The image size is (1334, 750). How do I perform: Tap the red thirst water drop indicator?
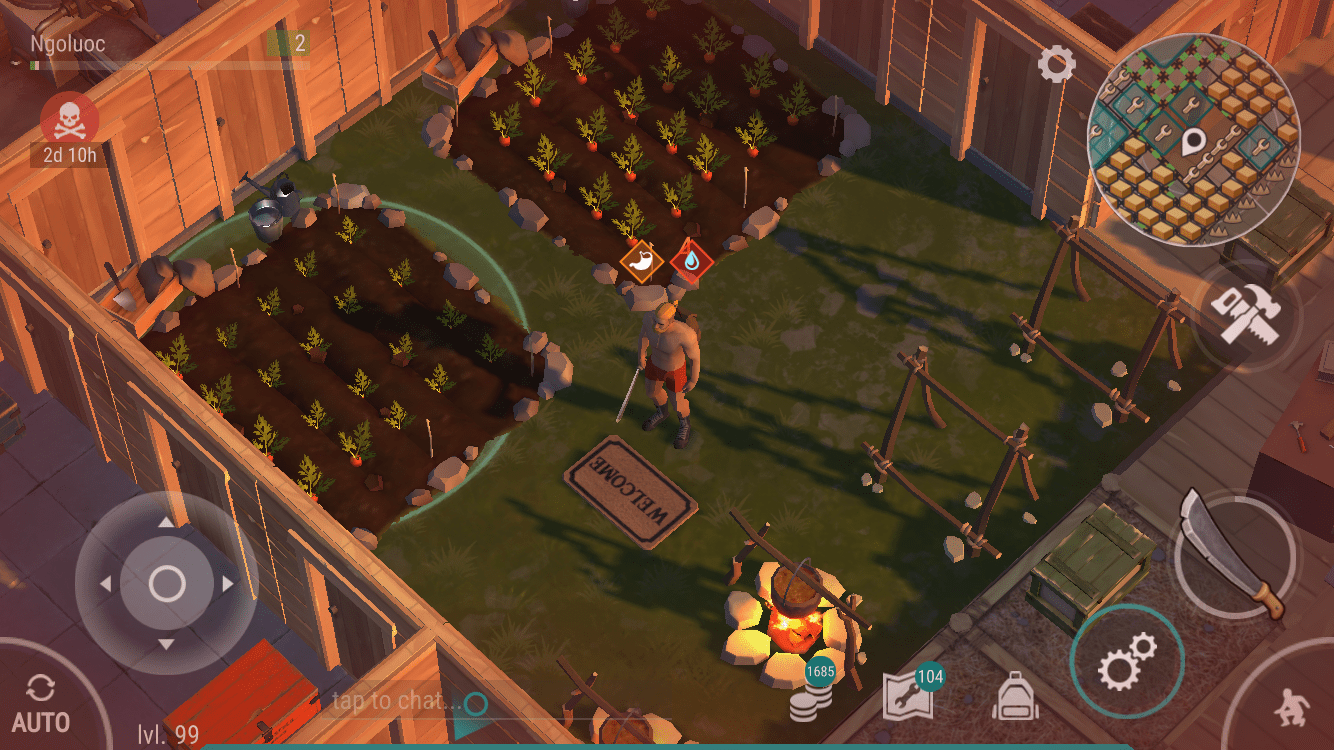click(691, 261)
